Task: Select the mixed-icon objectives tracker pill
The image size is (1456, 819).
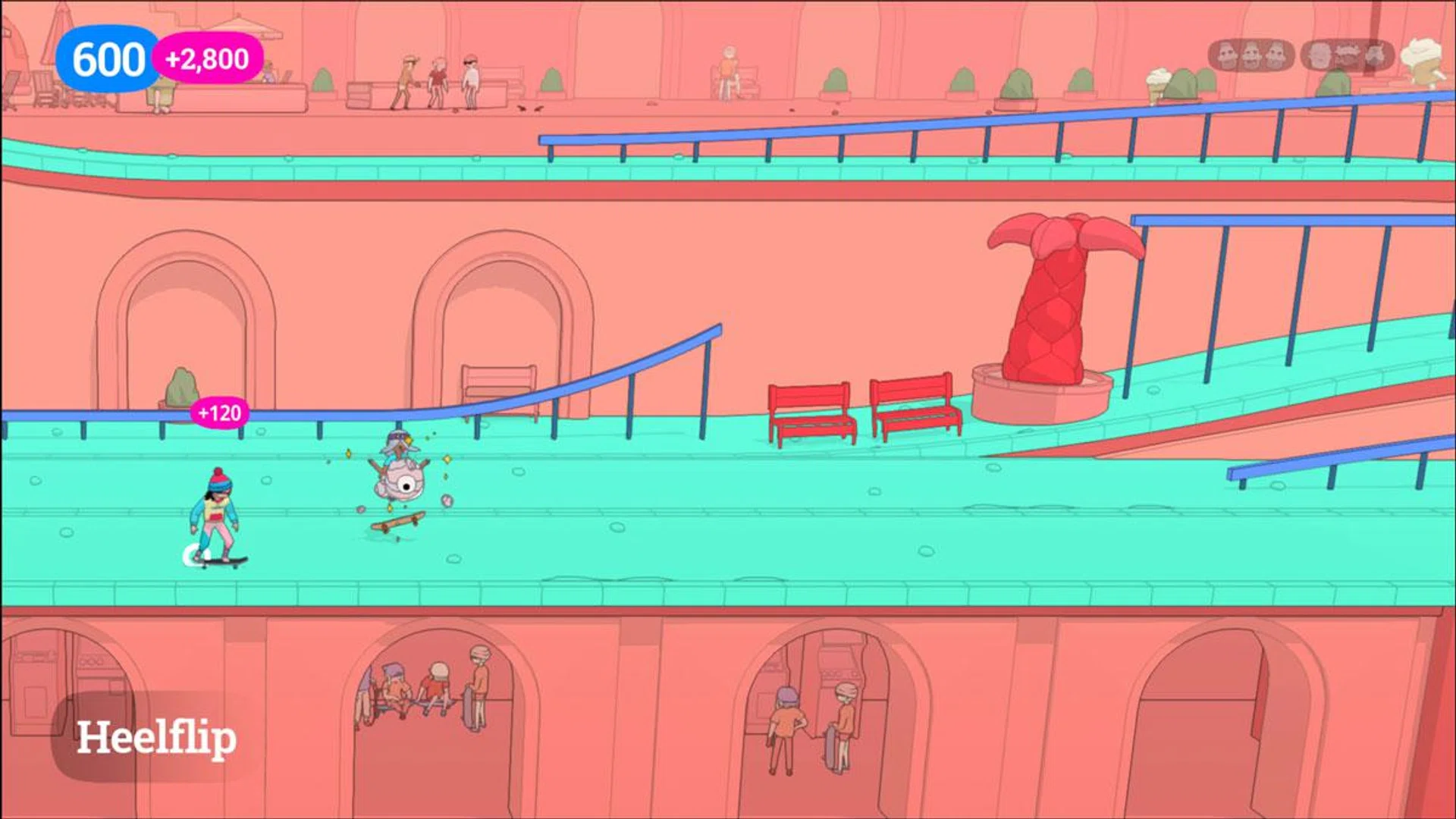Action: (x=1346, y=56)
